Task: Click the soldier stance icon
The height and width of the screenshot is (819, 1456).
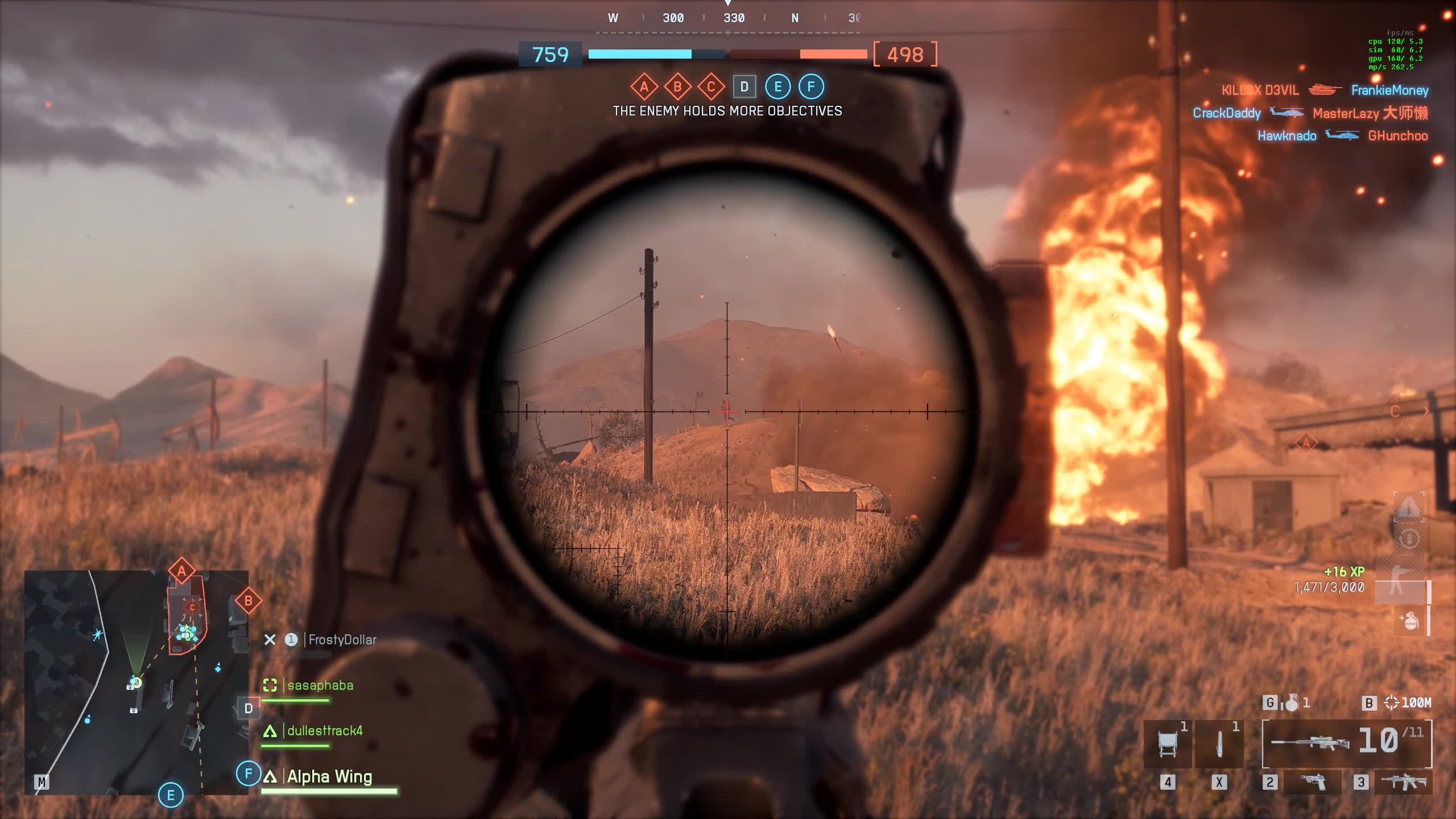Action: [x=1397, y=585]
